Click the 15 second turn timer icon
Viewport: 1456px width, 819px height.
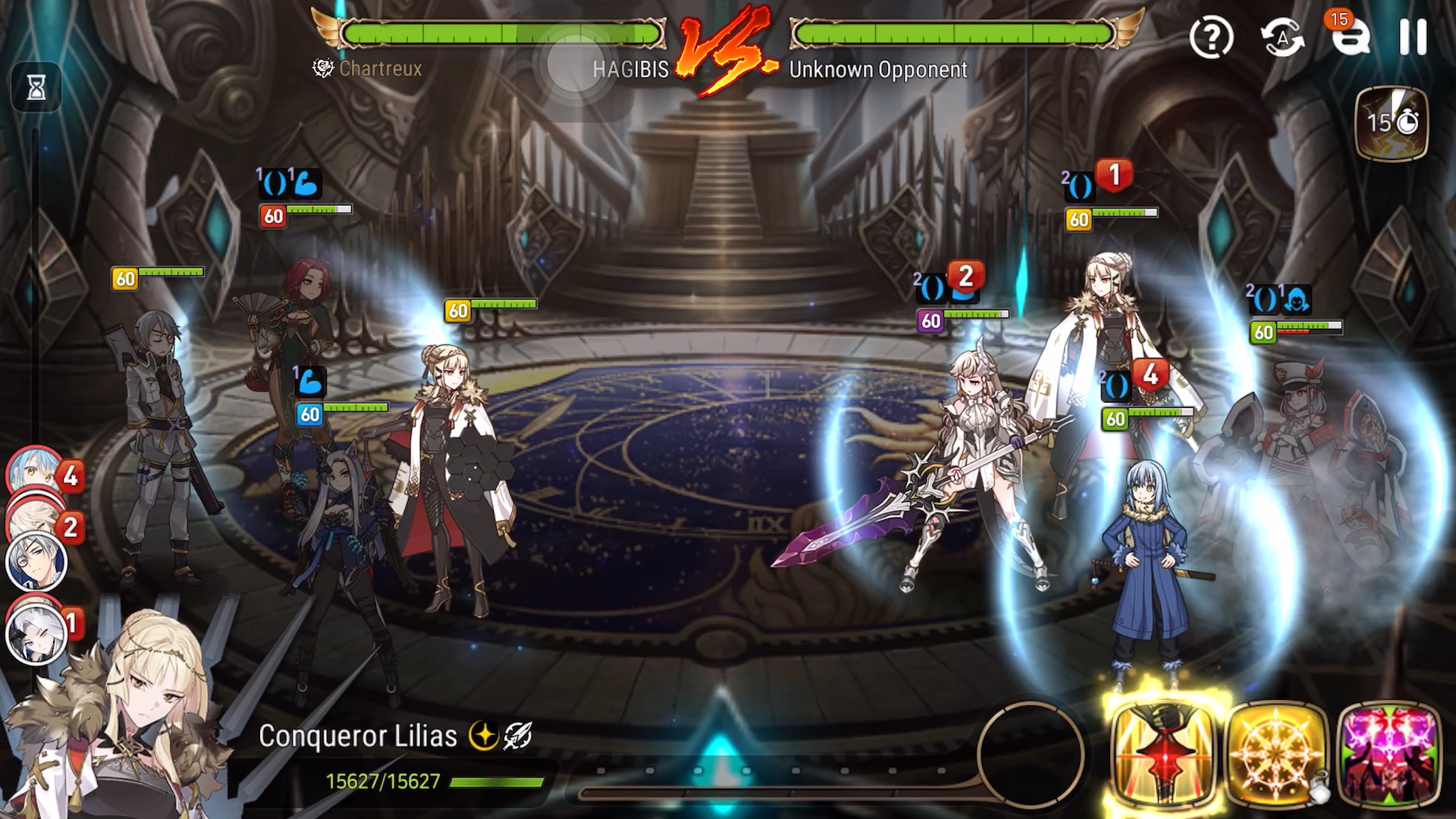(1392, 123)
